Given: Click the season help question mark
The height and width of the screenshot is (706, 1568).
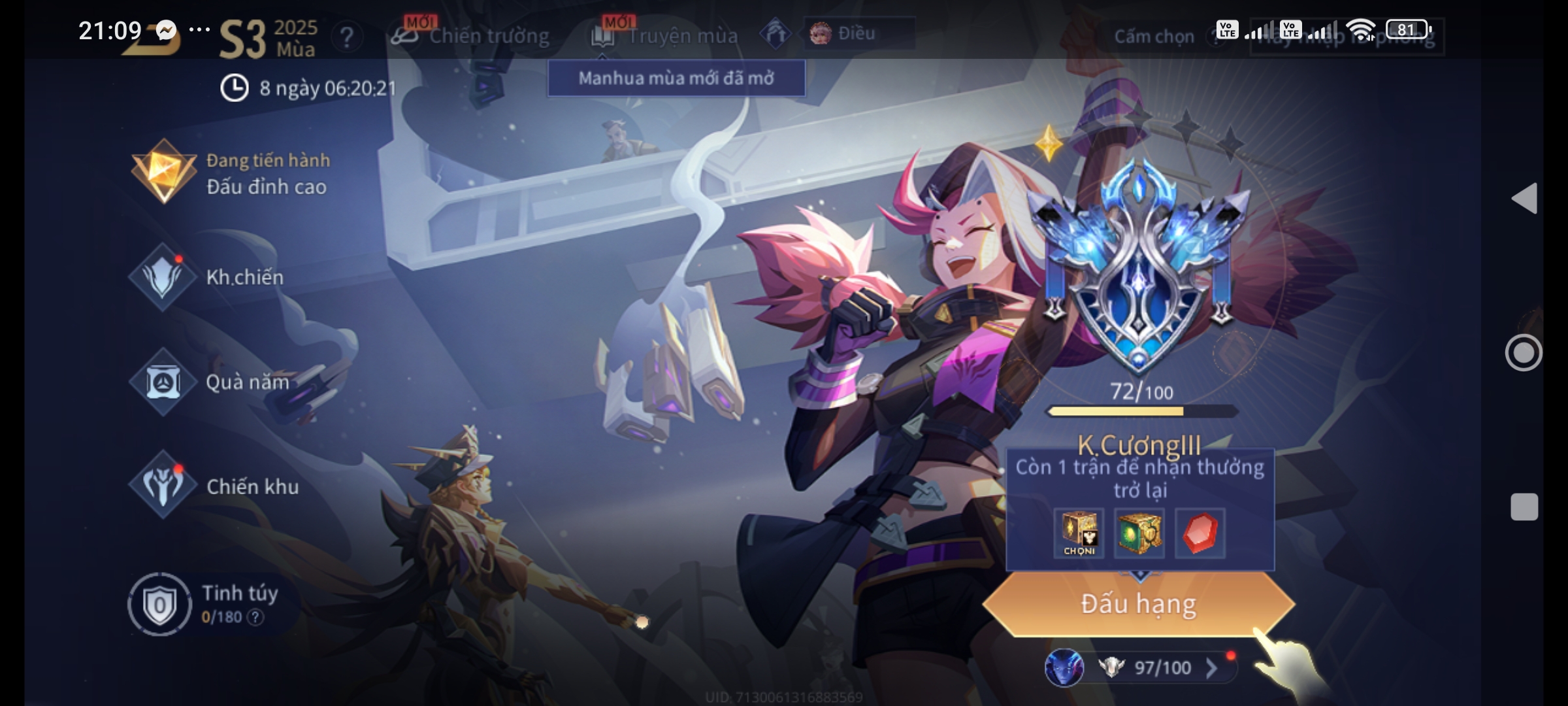Looking at the screenshot, I should 347,37.
